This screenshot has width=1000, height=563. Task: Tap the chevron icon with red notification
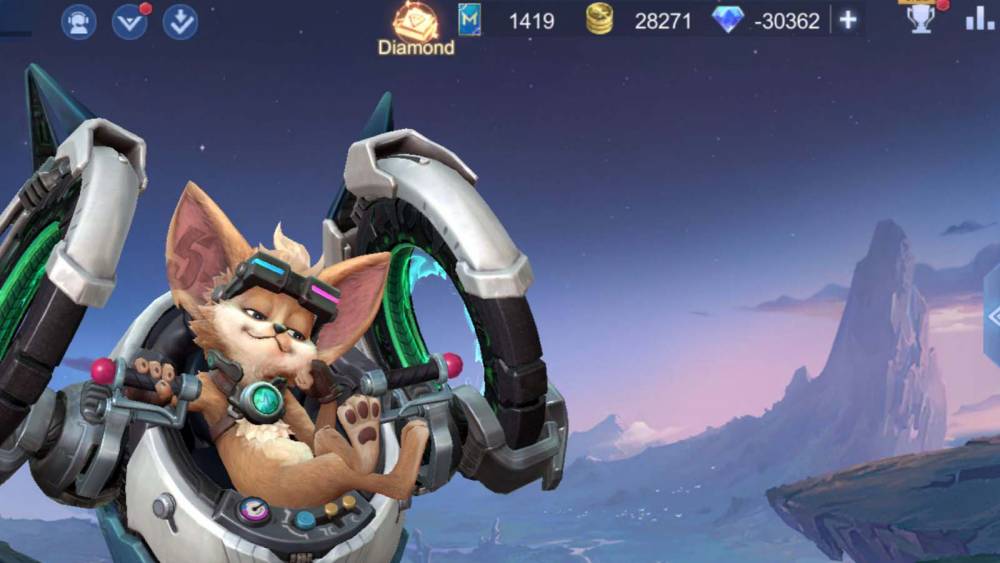(x=130, y=21)
